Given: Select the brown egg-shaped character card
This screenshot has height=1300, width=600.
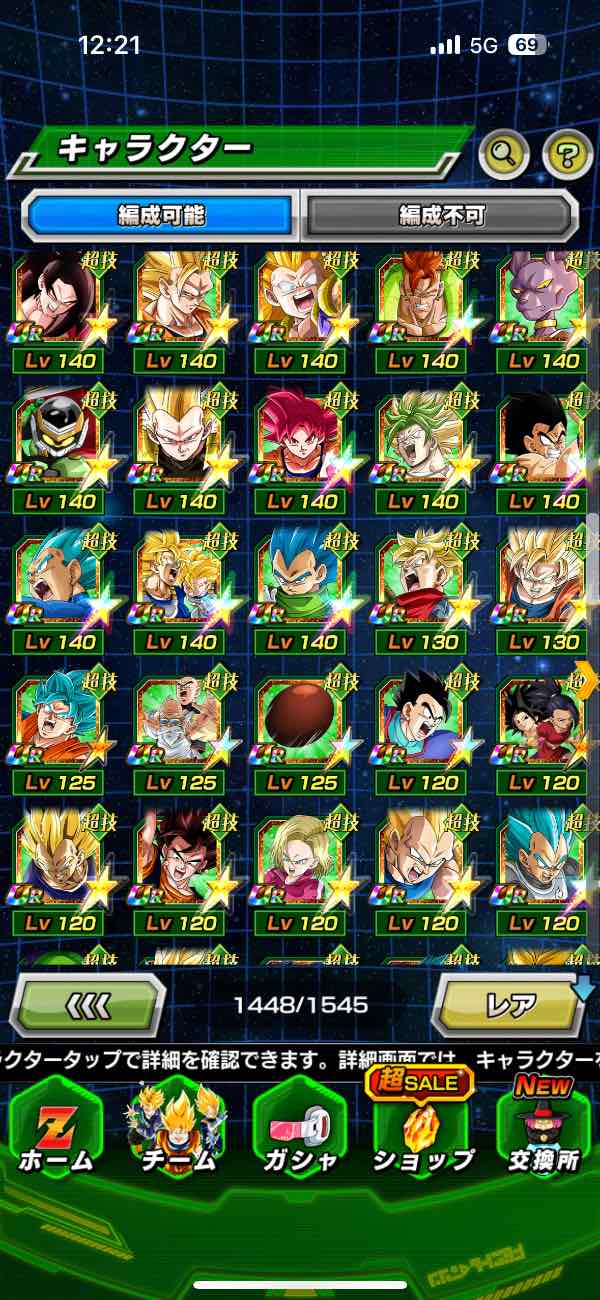Looking at the screenshot, I should tap(300, 720).
